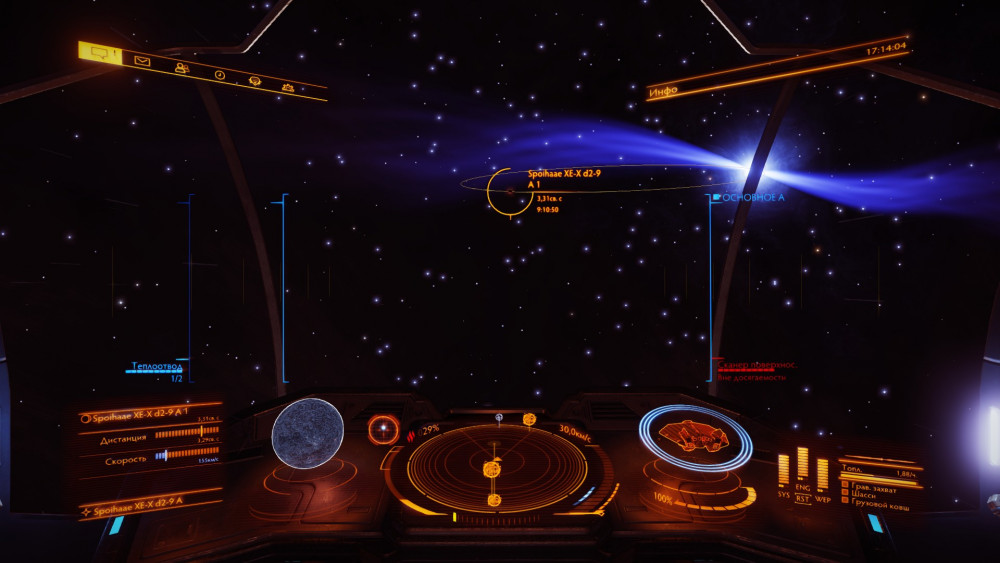Viewport: 1000px width, 563px height.
Task: Select the Spoihaae XE-X d2-9 A 1 target info row
Action: point(150,417)
